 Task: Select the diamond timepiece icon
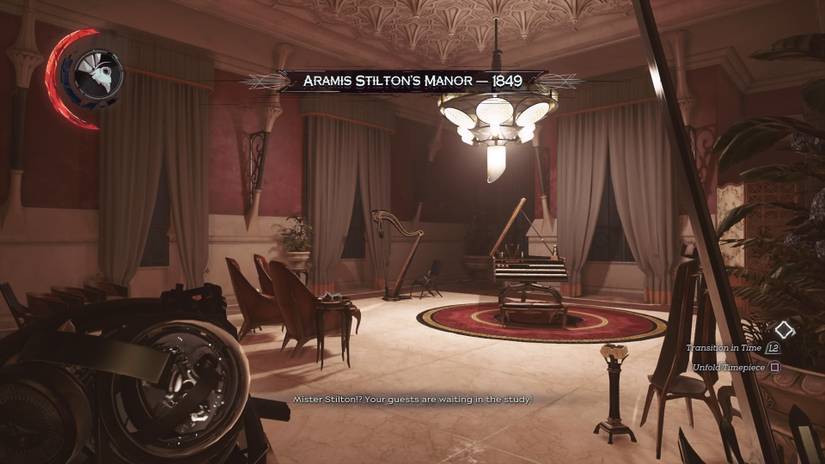coord(784,329)
